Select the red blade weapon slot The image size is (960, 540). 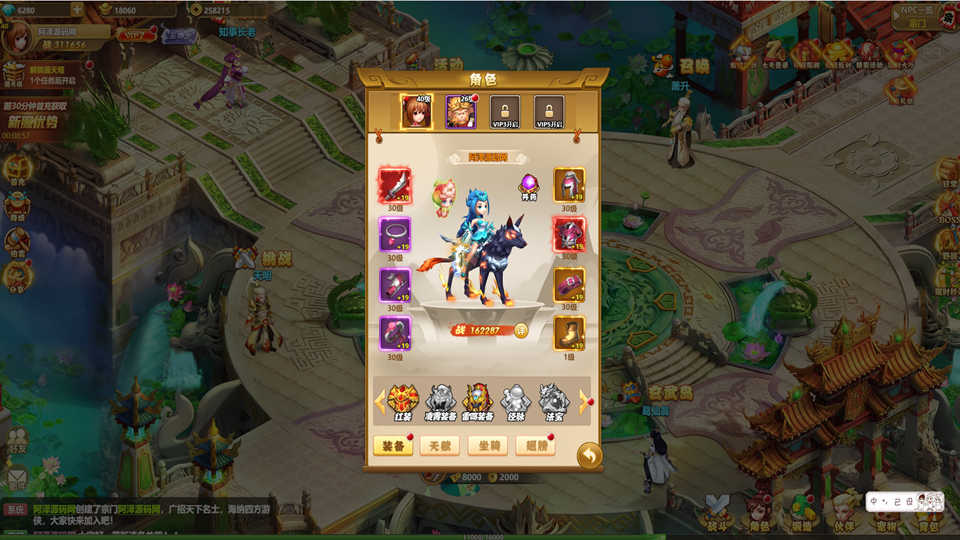(x=395, y=186)
